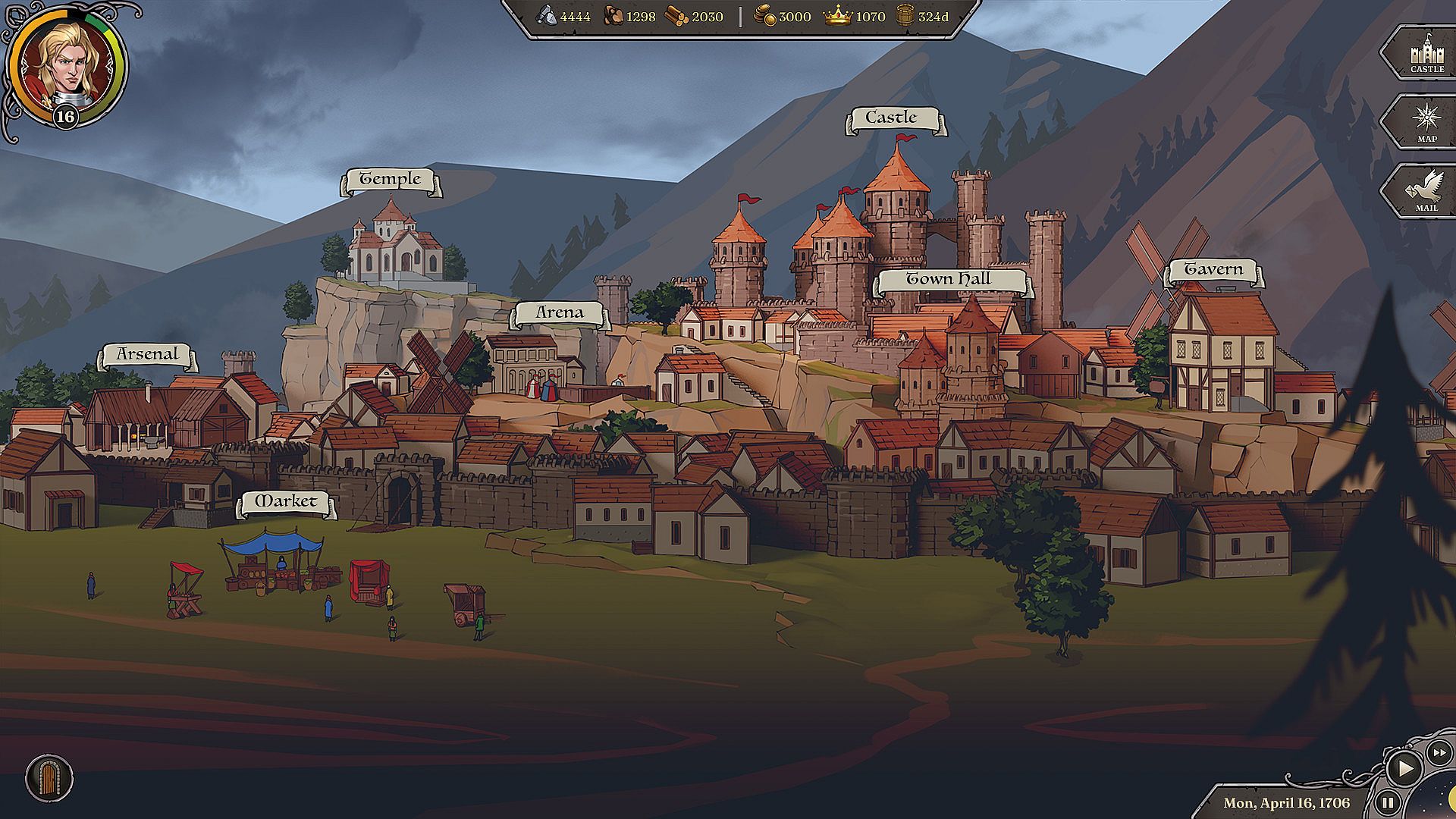Visit the Arena location label
Image resolution: width=1456 pixels, height=819 pixels.
pyautogui.click(x=560, y=312)
